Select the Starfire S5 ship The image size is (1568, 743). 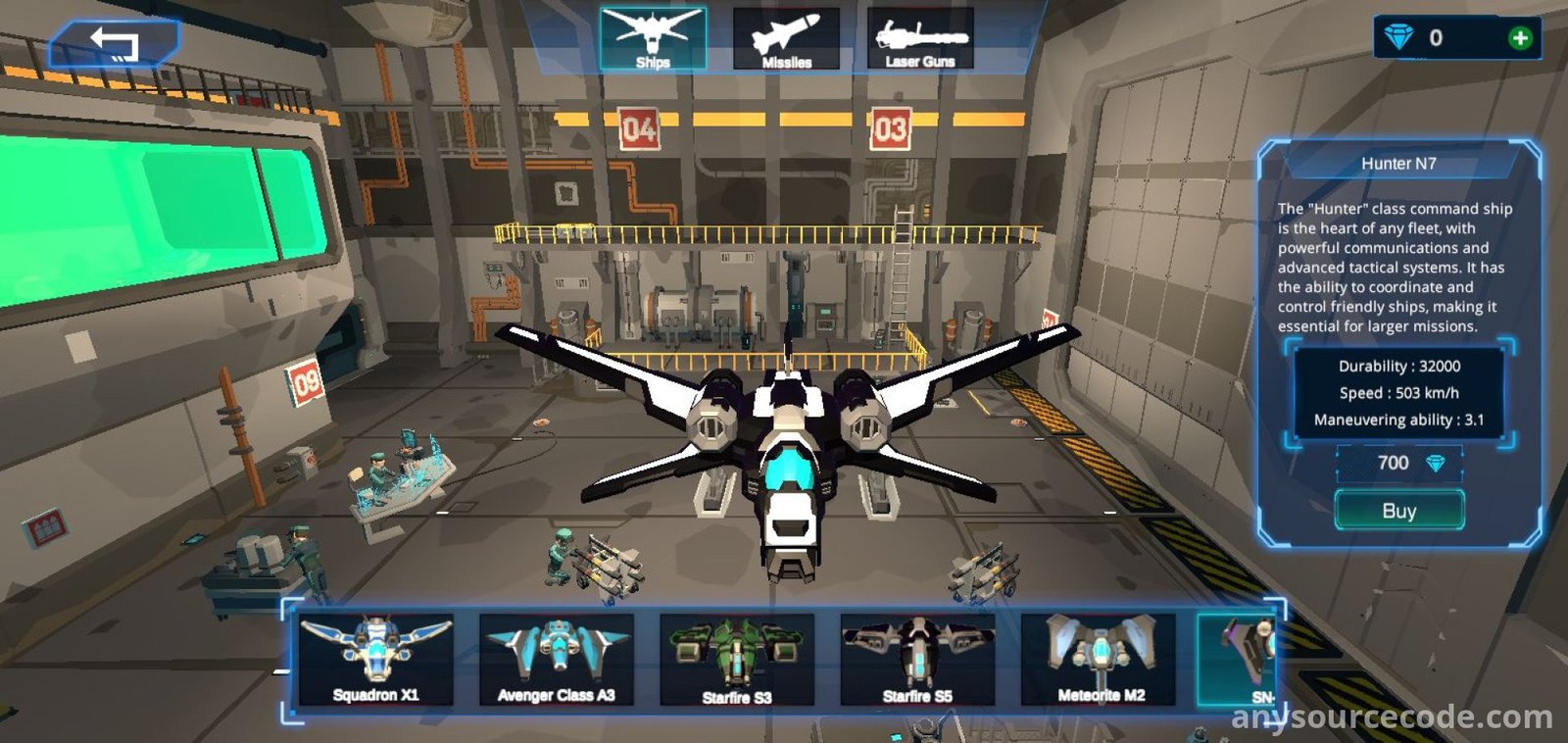(x=917, y=659)
